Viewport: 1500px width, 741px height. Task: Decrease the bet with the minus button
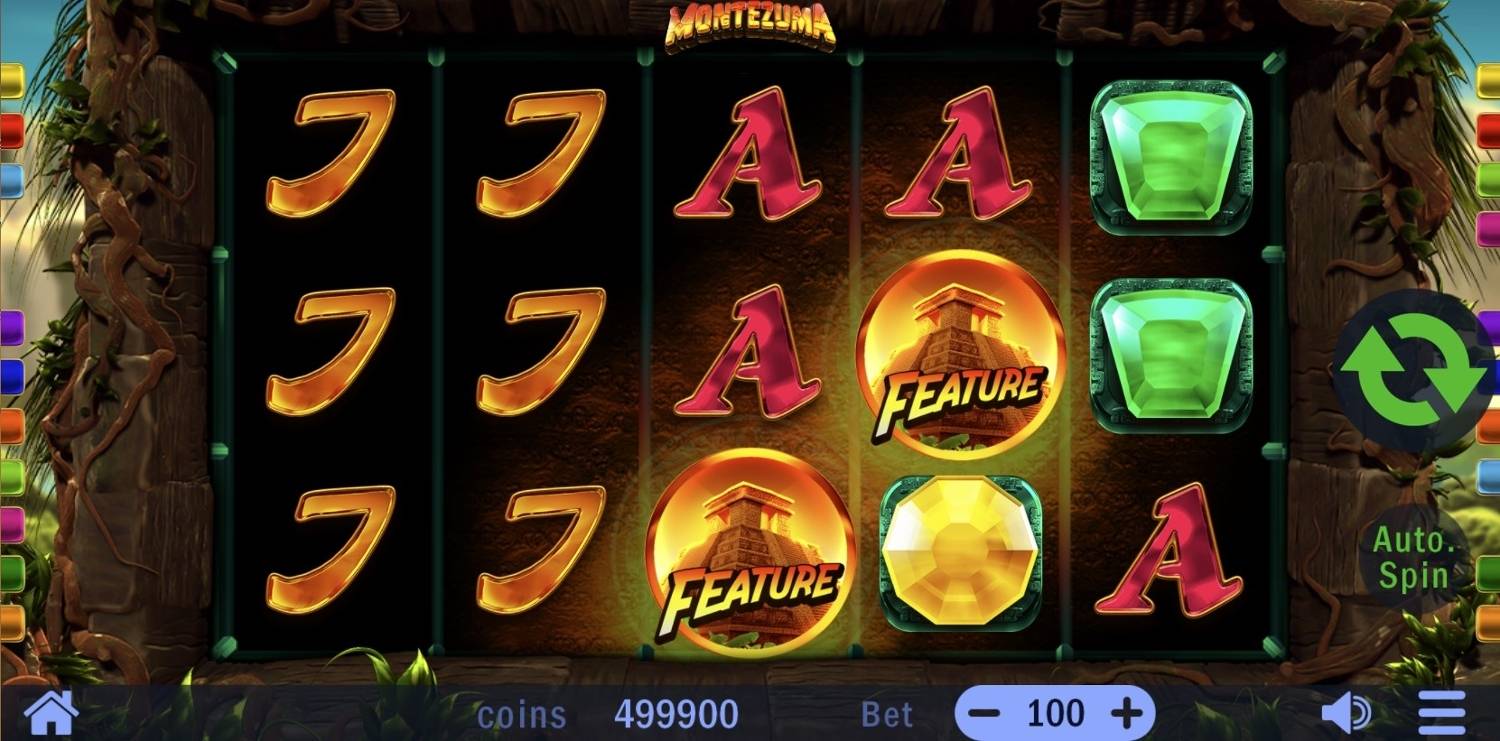coord(985,714)
